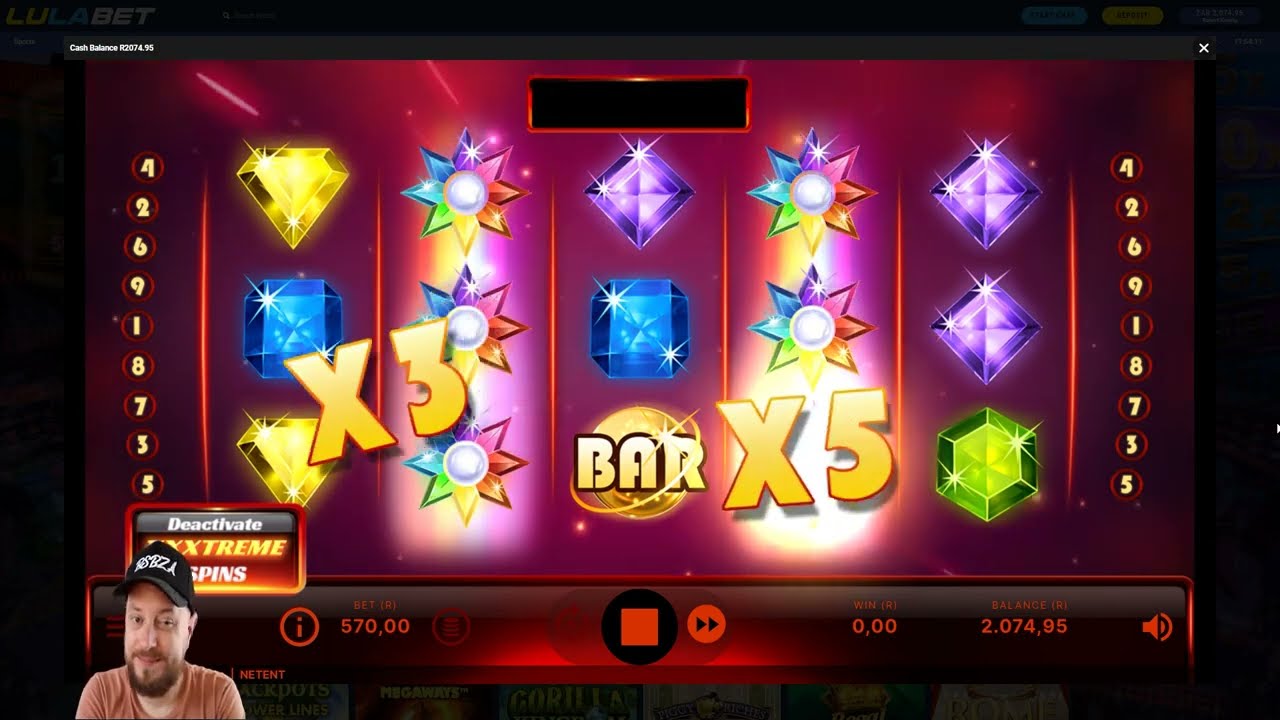Open the bet level coin settings
This screenshot has width=1280, height=720.
(x=451, y=626)
